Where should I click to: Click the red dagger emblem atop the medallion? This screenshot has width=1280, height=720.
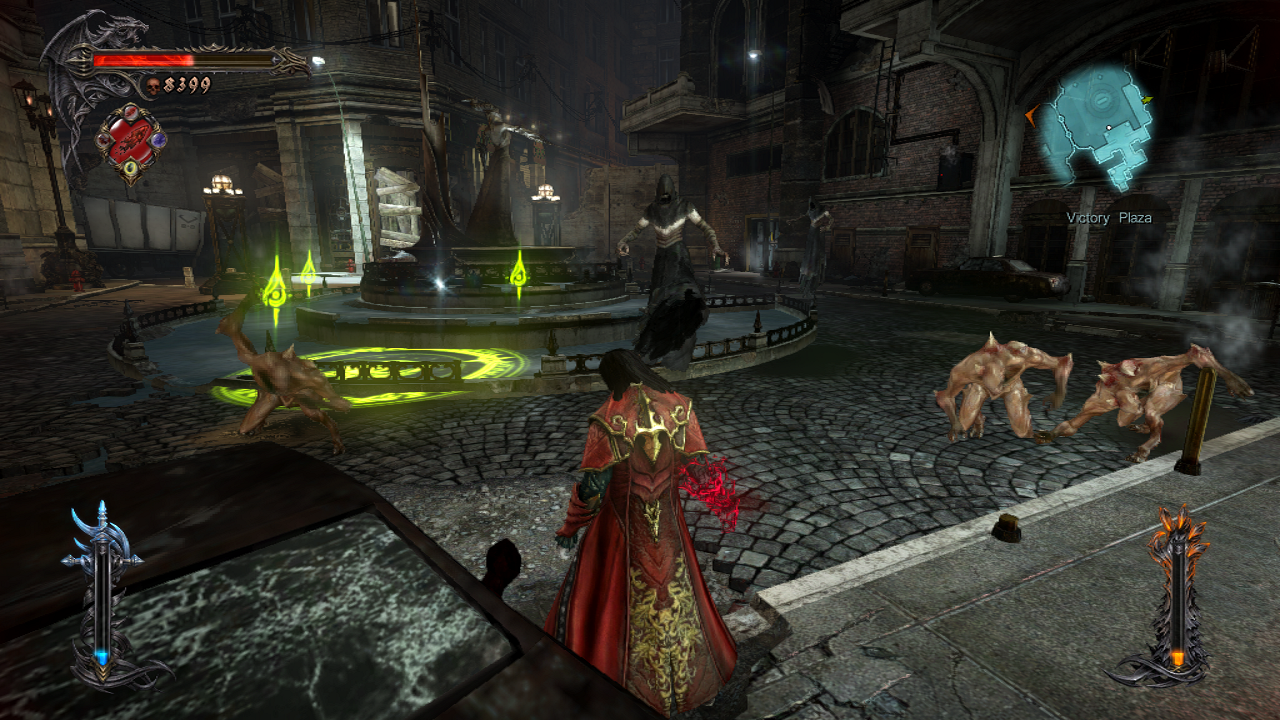pyautogui.click(x=131, y=112)
